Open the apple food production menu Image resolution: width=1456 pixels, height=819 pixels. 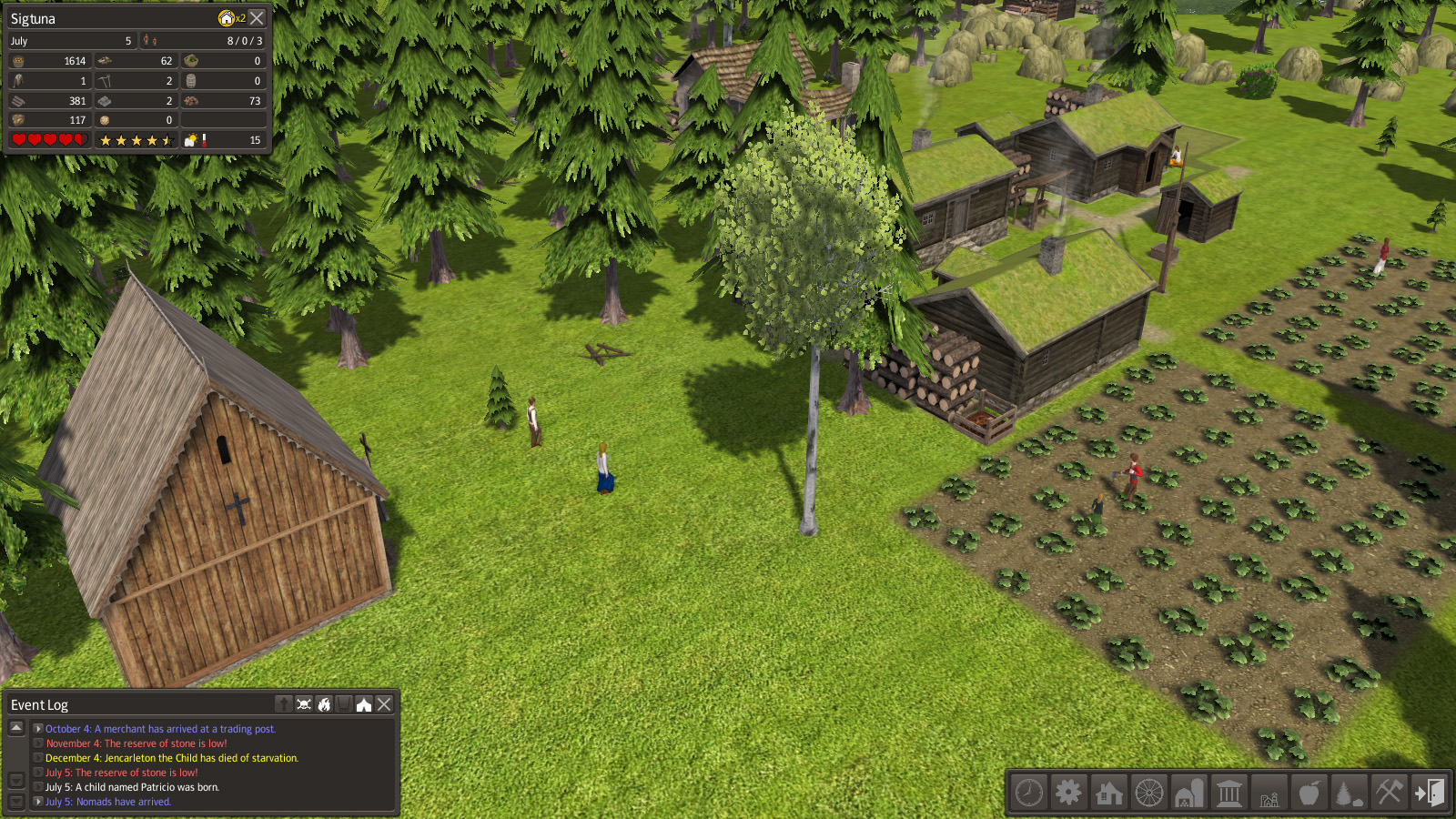click(x=1309, y=793)
